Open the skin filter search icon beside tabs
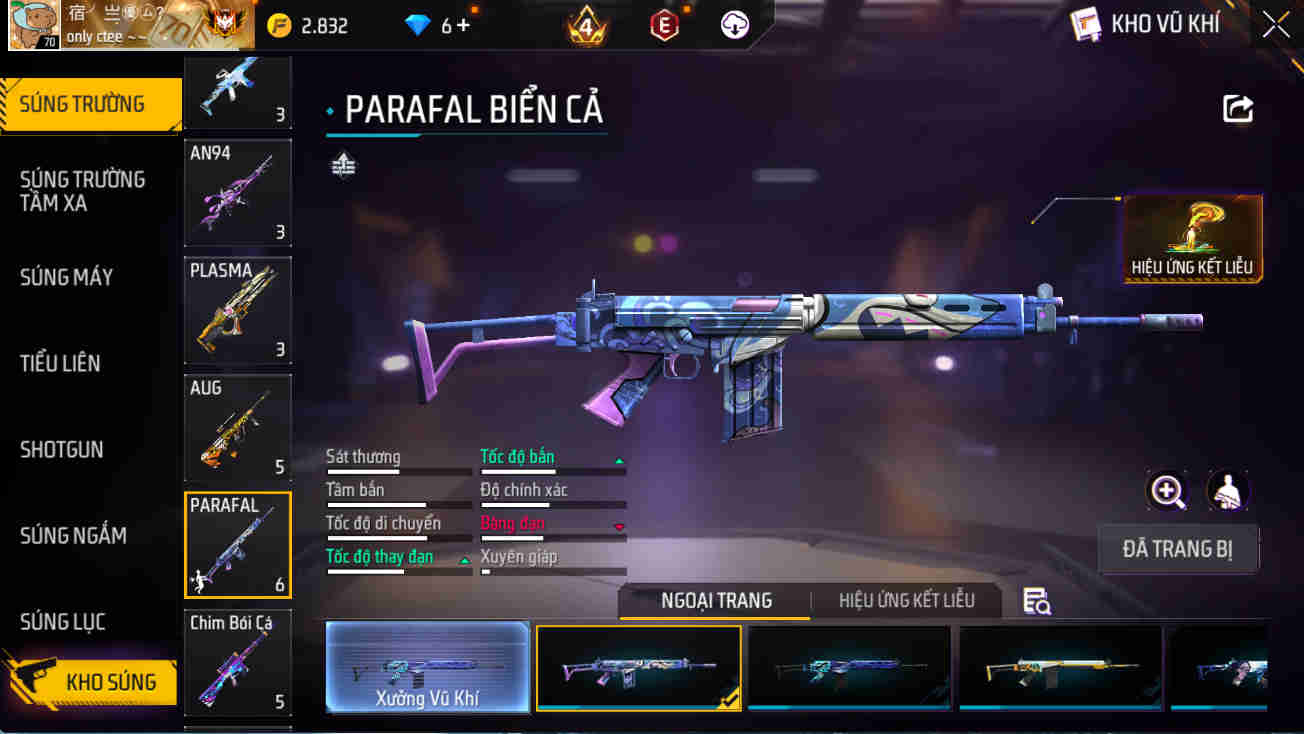The image size is (1304, 734). point(1037,600)
